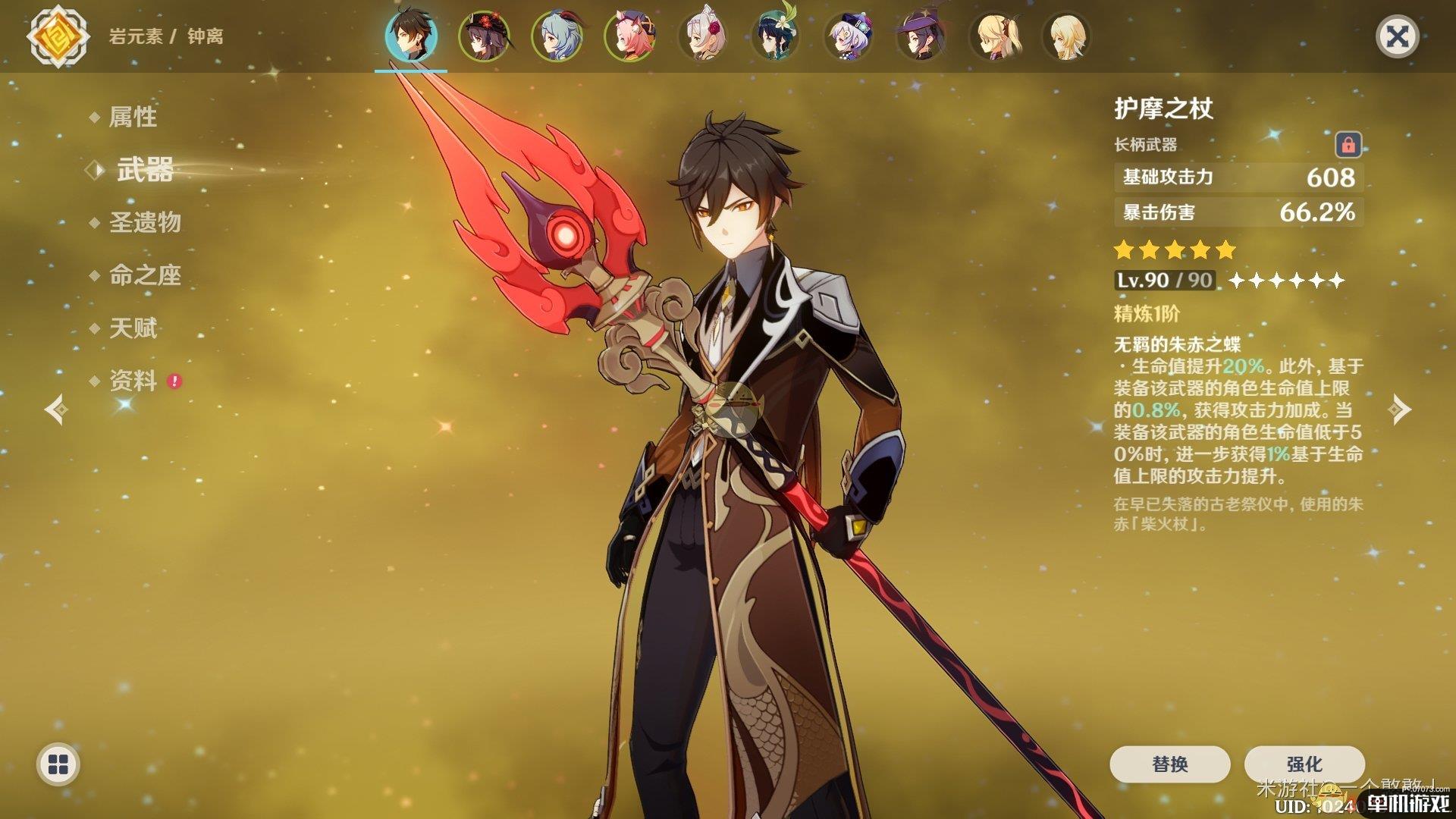1456x819 pixels.
Task: Switch to the previous character with left arrow
Action: click(x=56, y=409)
